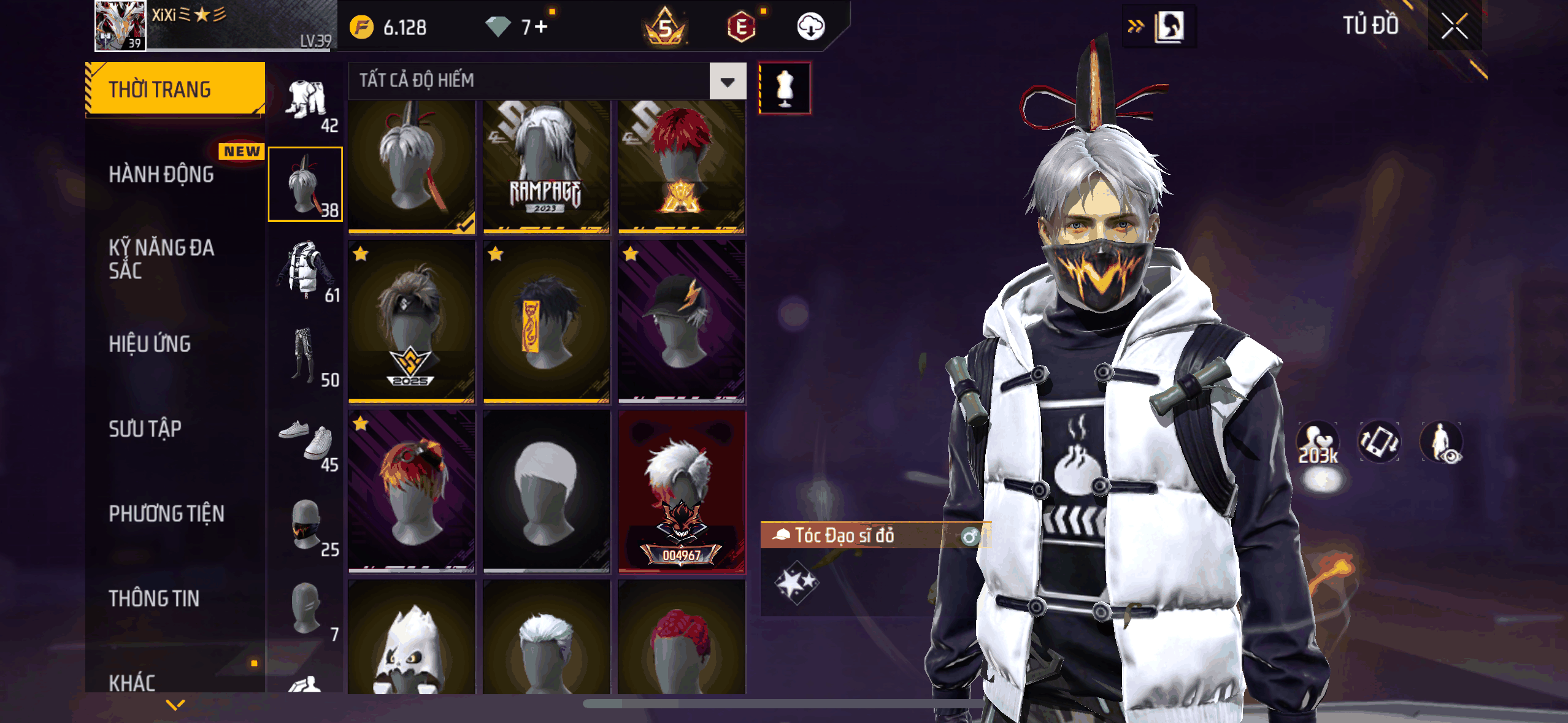
Task: Open the PHƯƠNG TIỆN tab
Action: click(166, 513)
